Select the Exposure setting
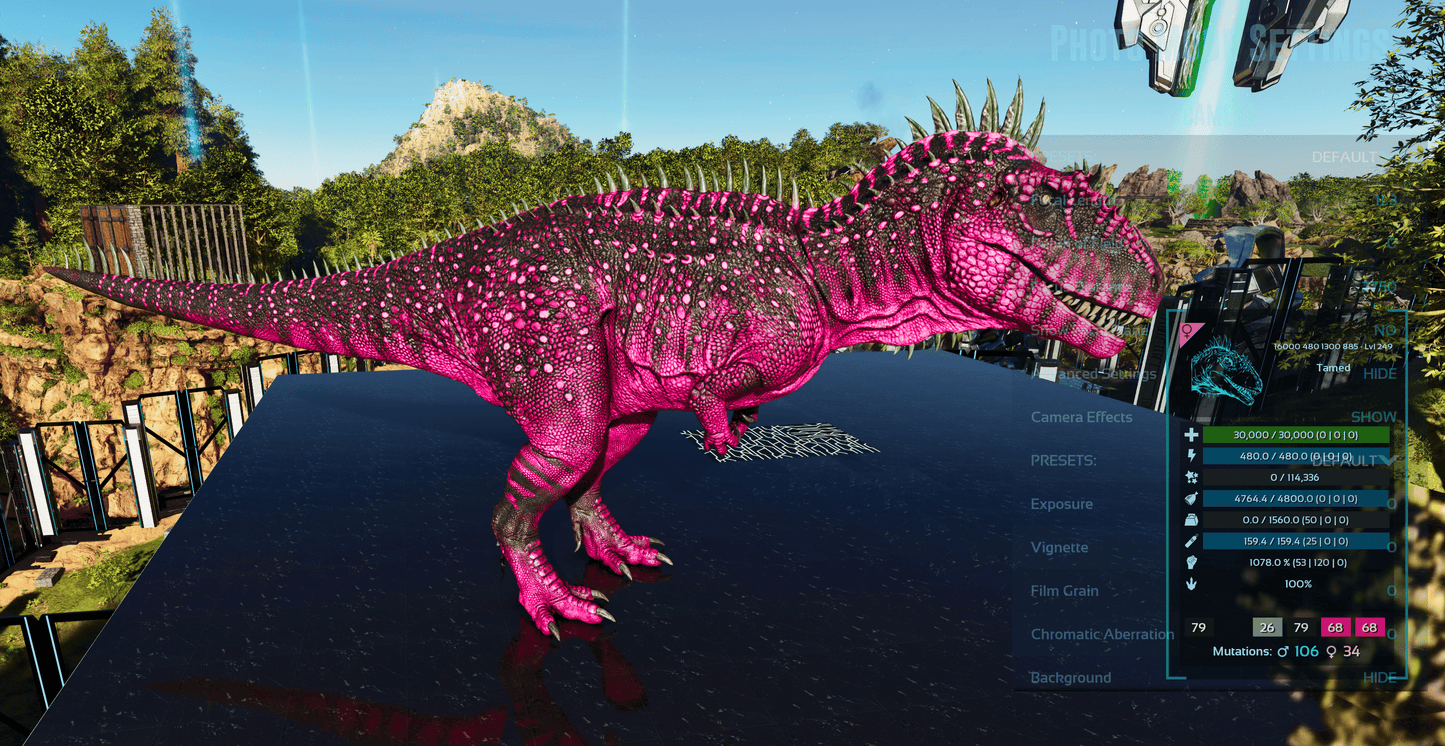 click(1062, 504)
